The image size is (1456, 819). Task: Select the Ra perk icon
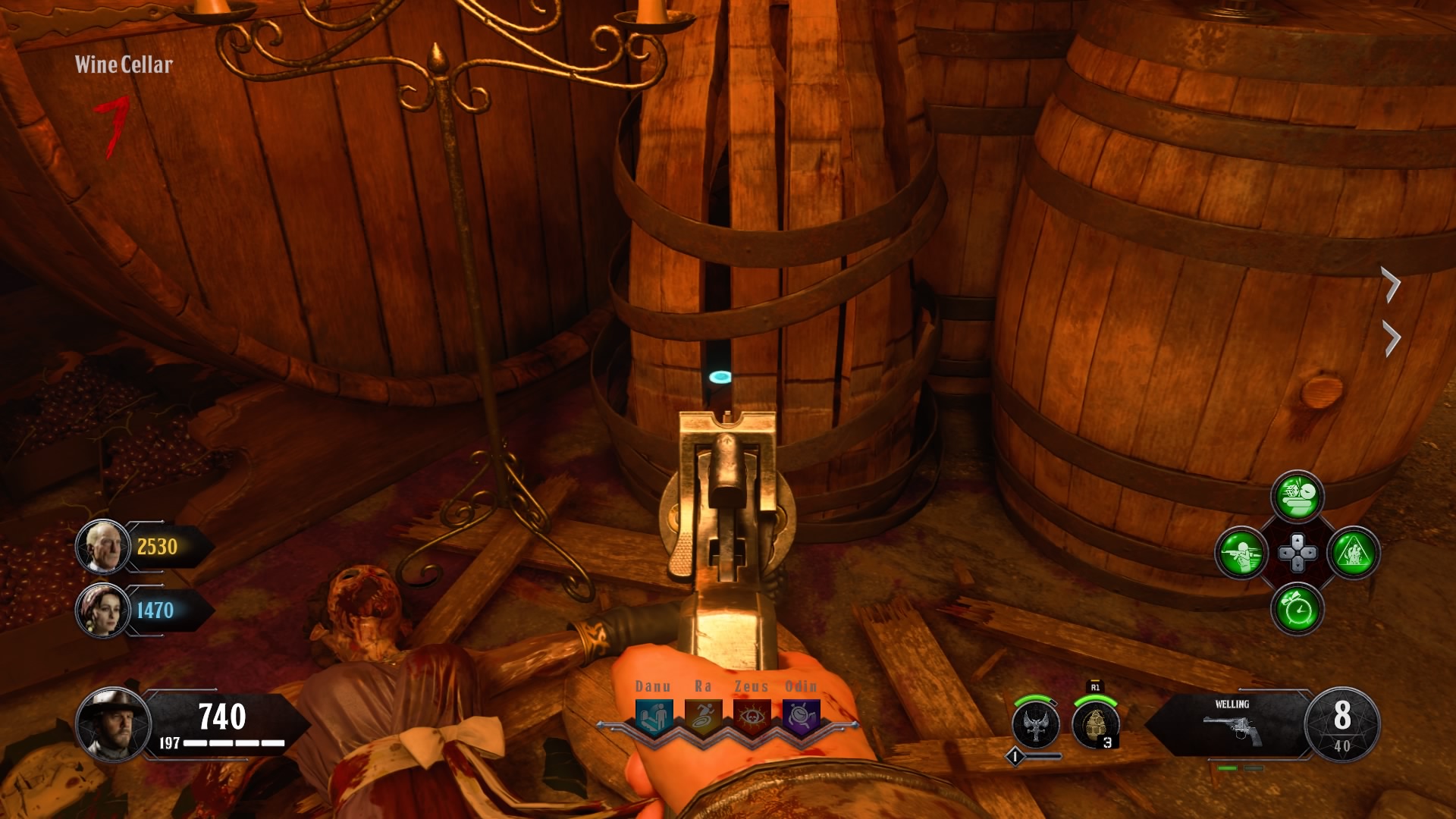(703, 715)
